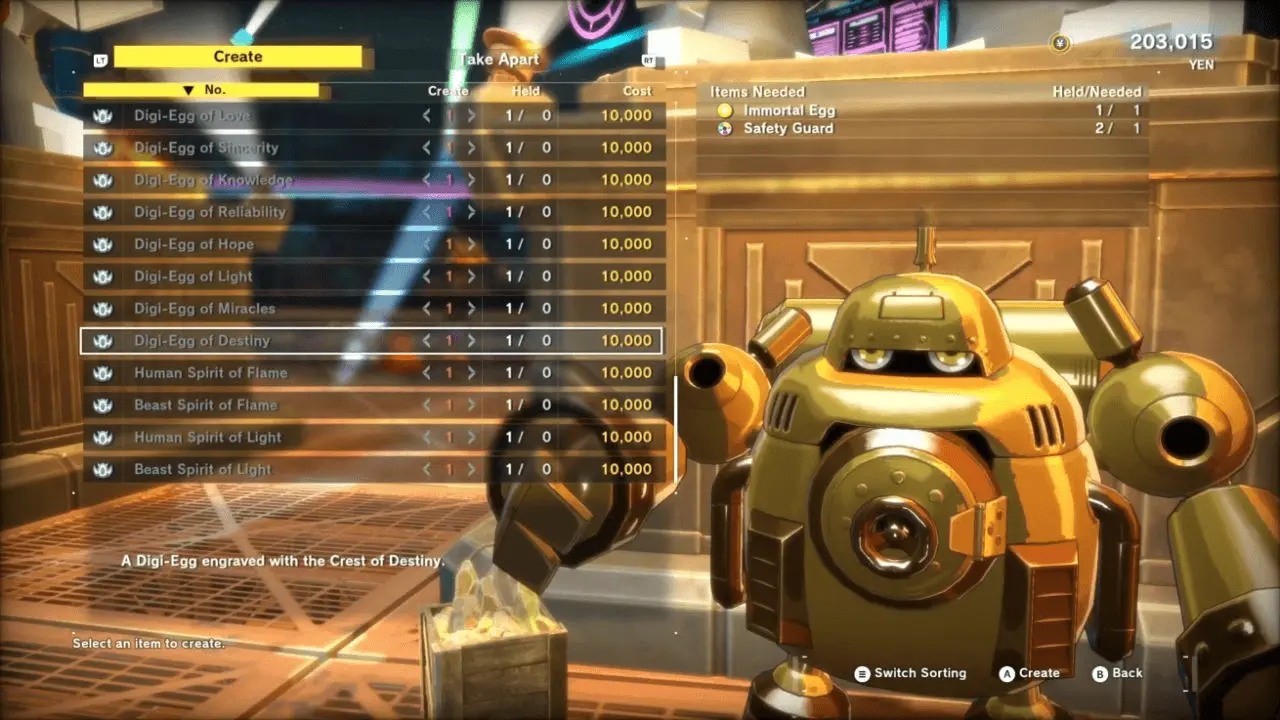Click the Safety Guard required item
1280x720 pixels.
787,129
